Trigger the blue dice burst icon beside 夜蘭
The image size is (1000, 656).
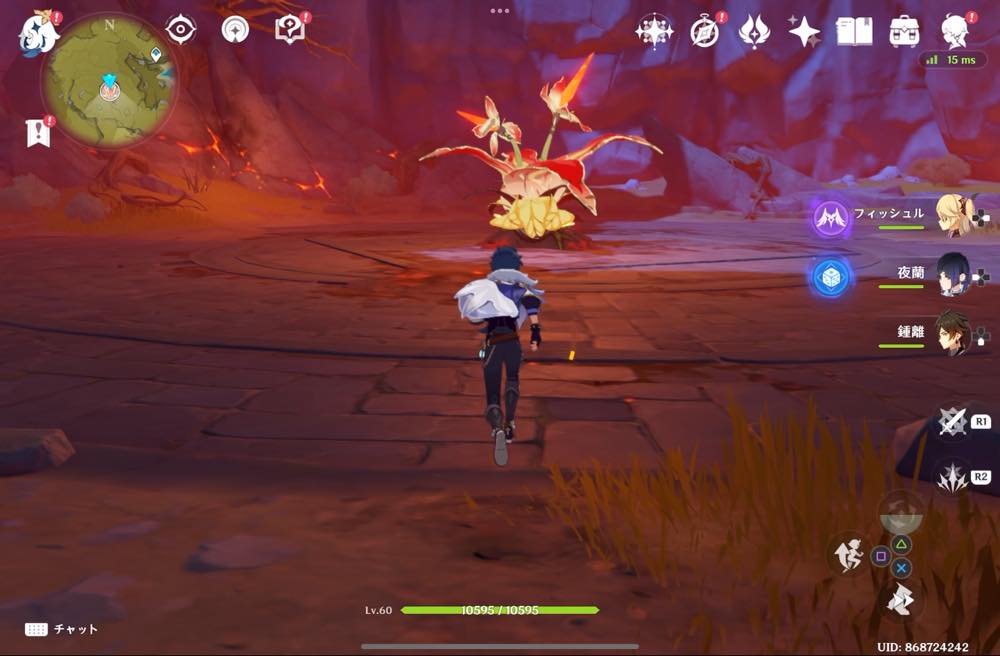pyautogui.click(x=831, y=278)
